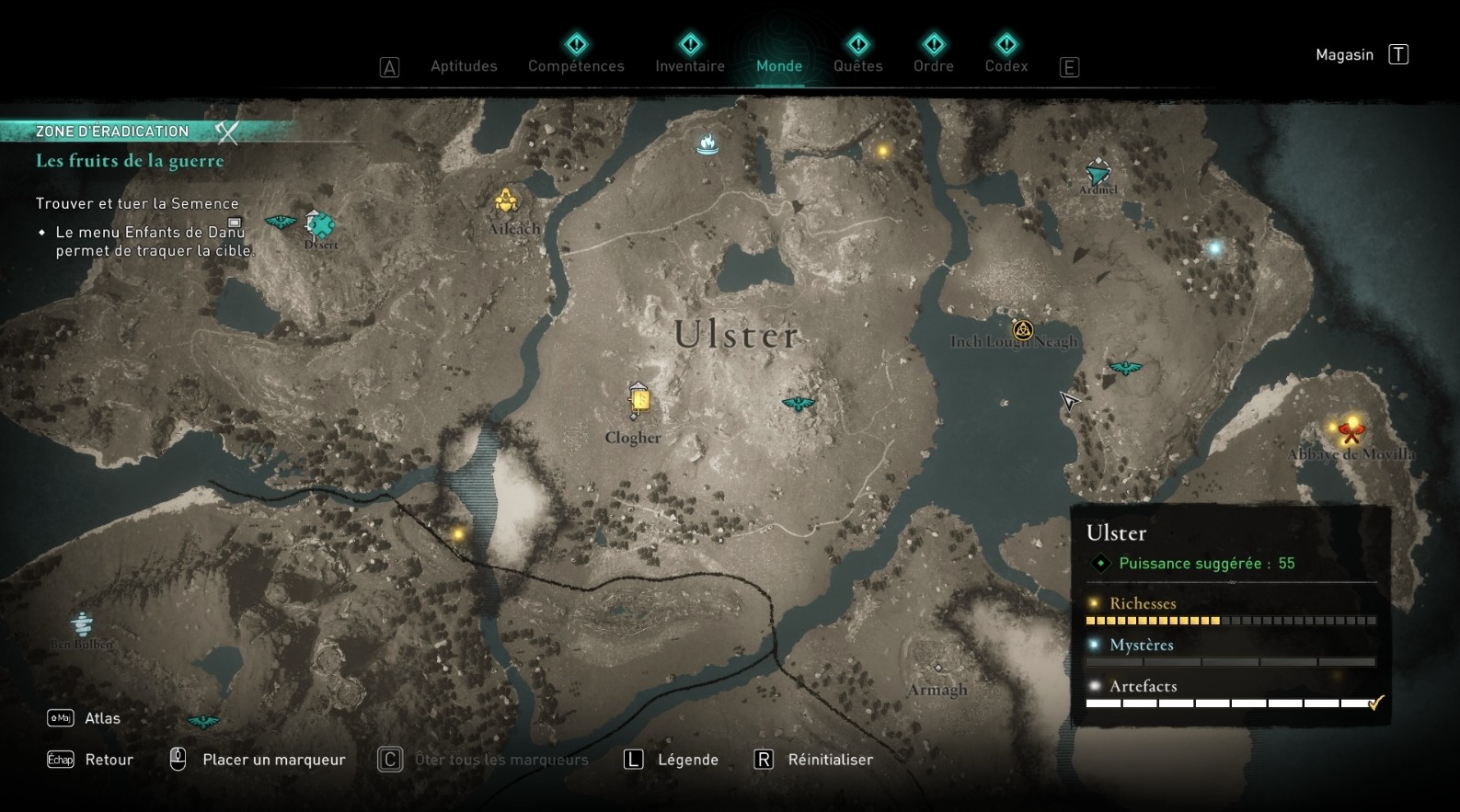Open the Magasin
This screenshot has width=1460, height=812.
pos(1344,54)
